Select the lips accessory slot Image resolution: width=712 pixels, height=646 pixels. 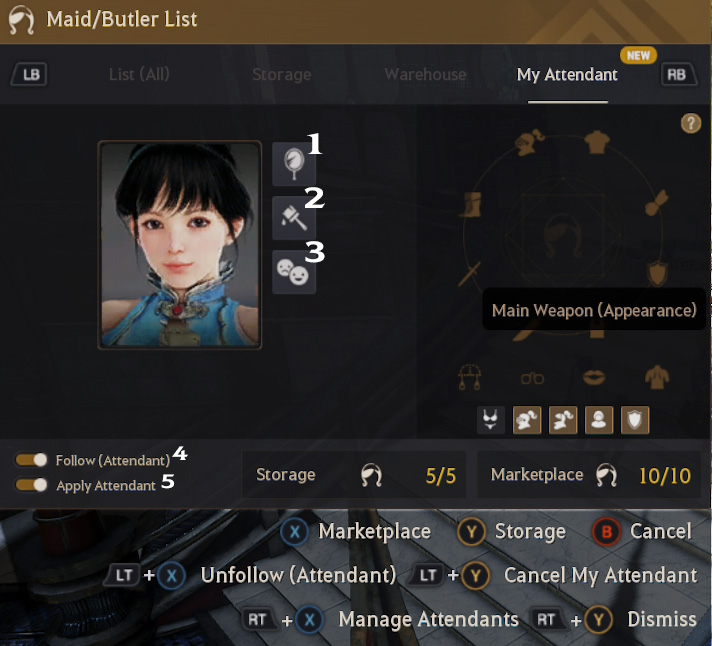[594, 378]
